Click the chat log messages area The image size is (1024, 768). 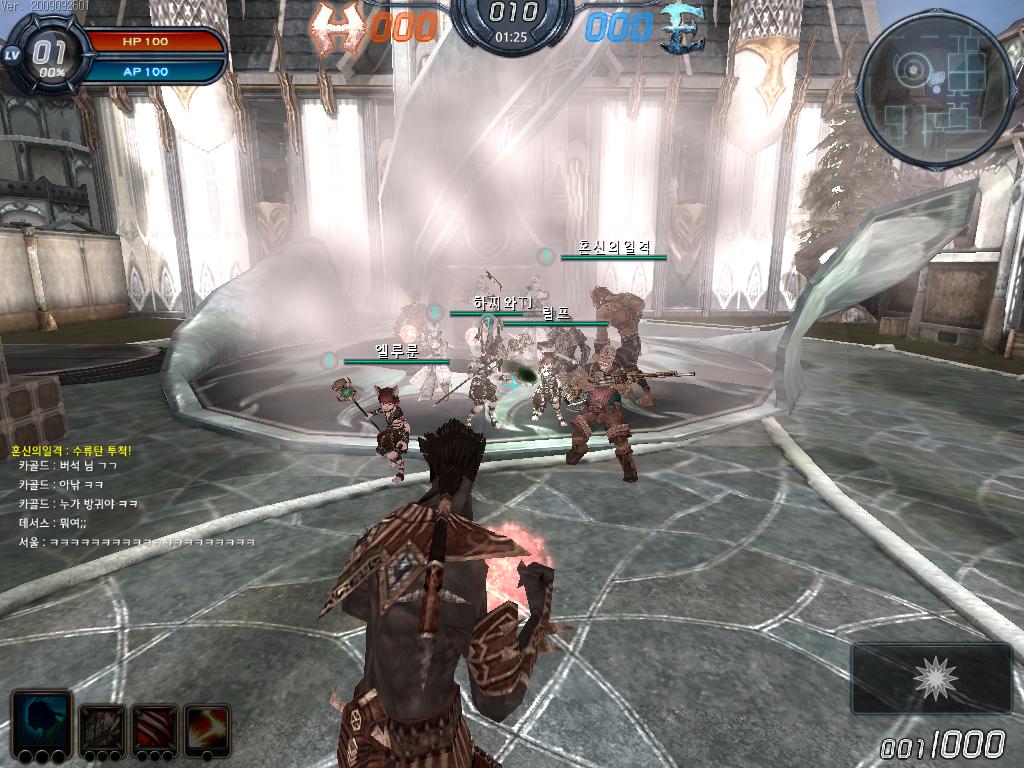pyautogui.click(x=130, y=496)
